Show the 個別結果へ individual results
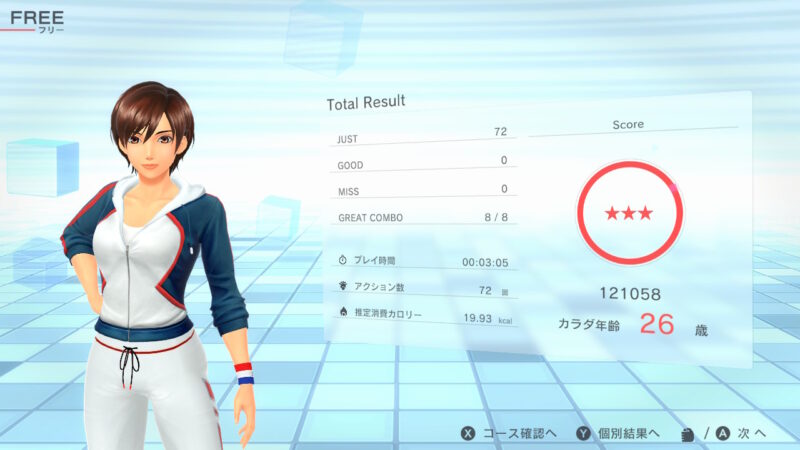The height and width of the screenshot is (450, 800). [x=618, y=433]
